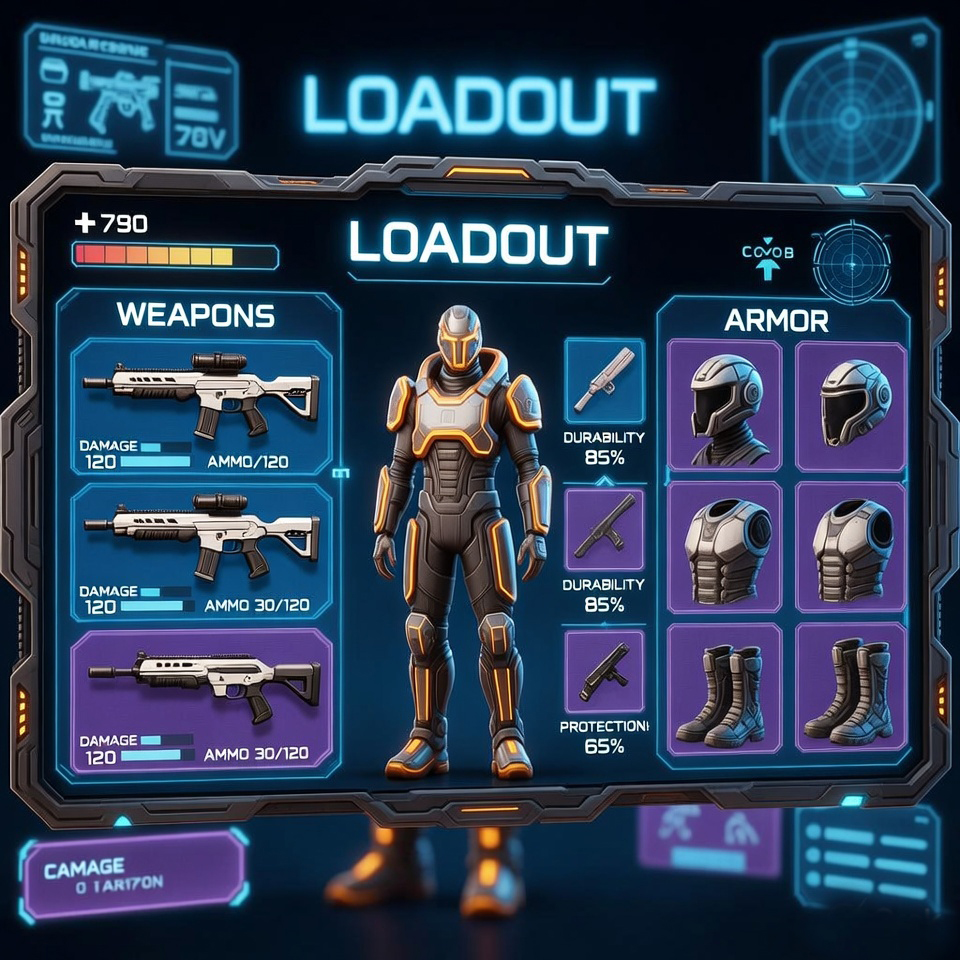960x960 pixels.
Task: Select the helmet with neck guard slot
Action: tap(724, 405)
